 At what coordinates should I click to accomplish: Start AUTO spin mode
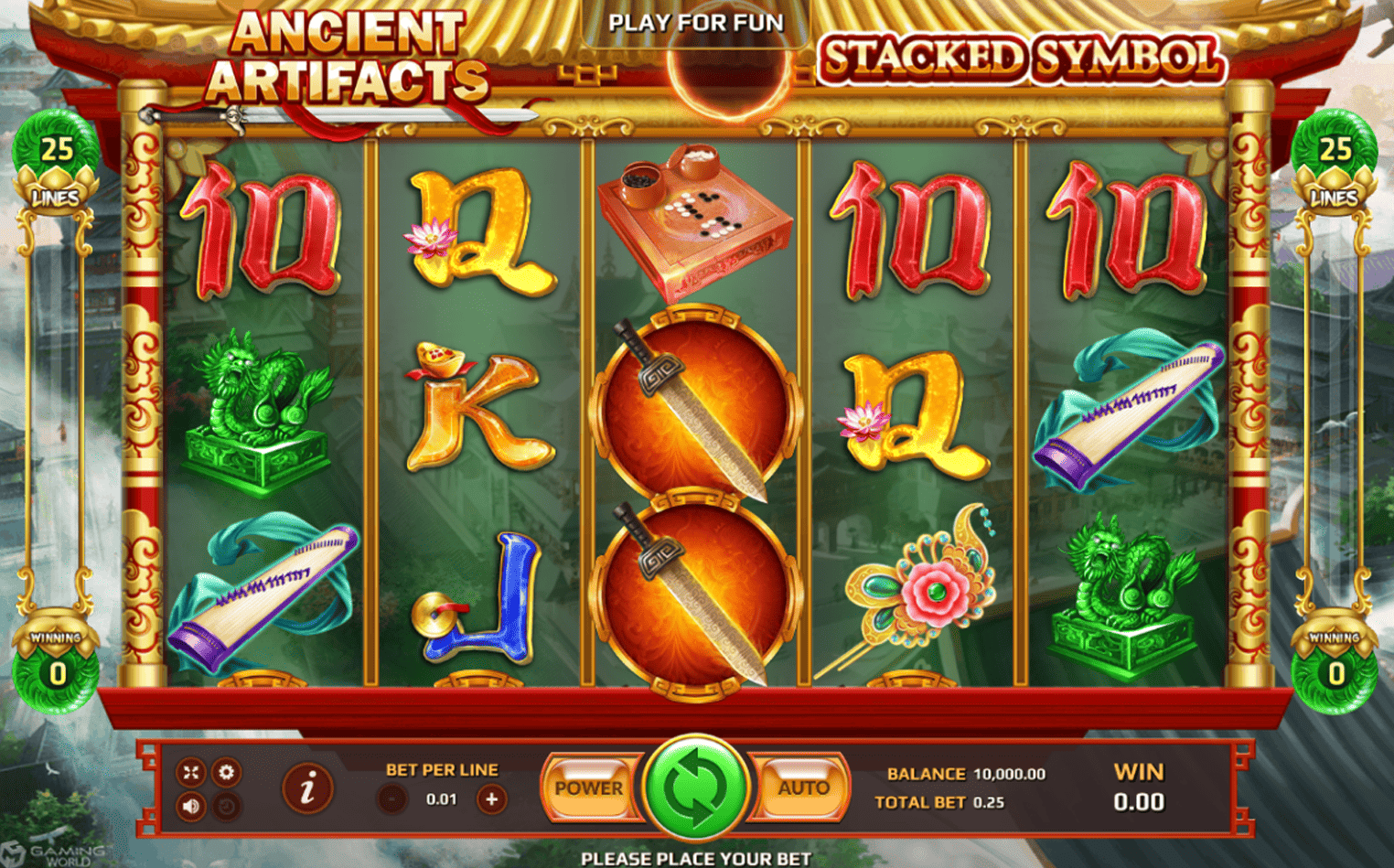pos(802,788)
